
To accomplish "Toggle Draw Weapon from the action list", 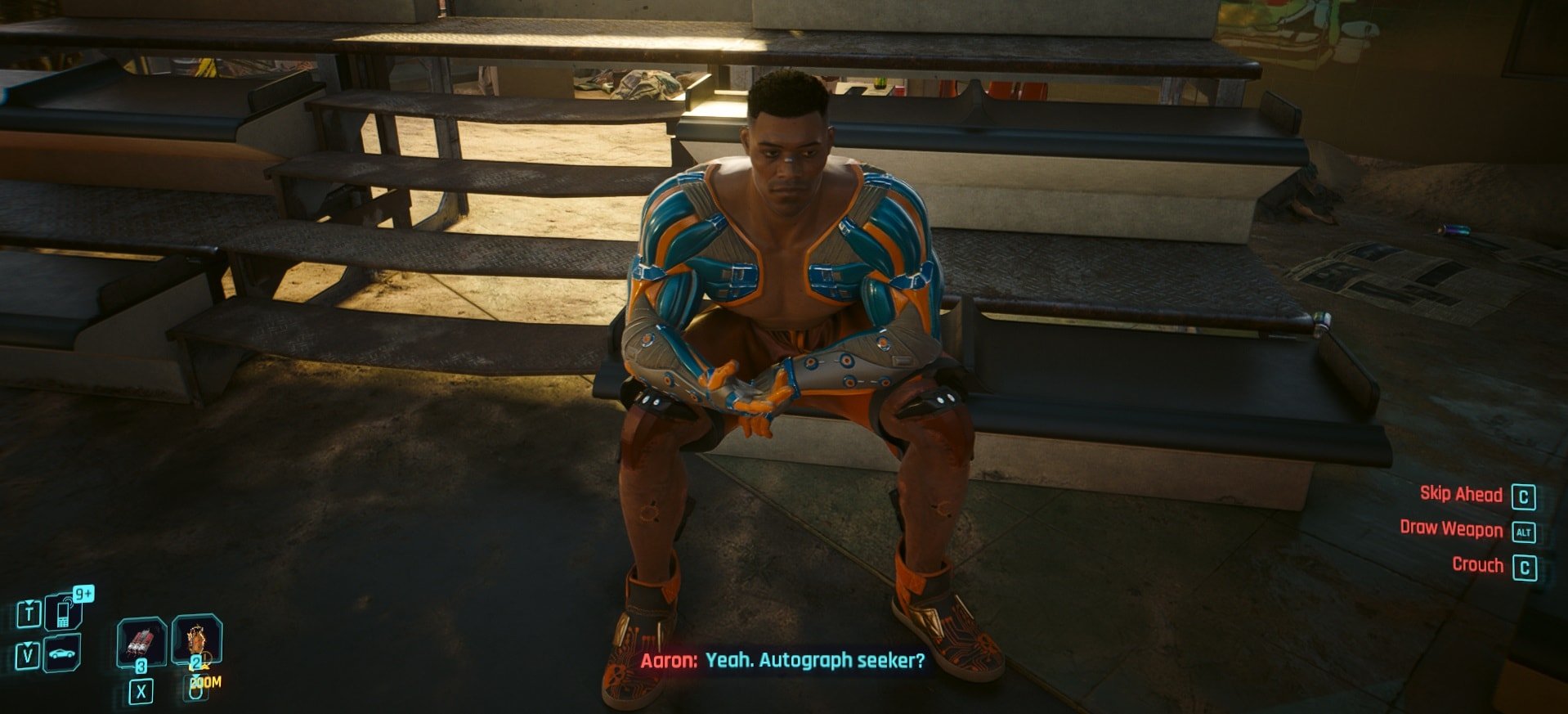I will [1451, 529].
